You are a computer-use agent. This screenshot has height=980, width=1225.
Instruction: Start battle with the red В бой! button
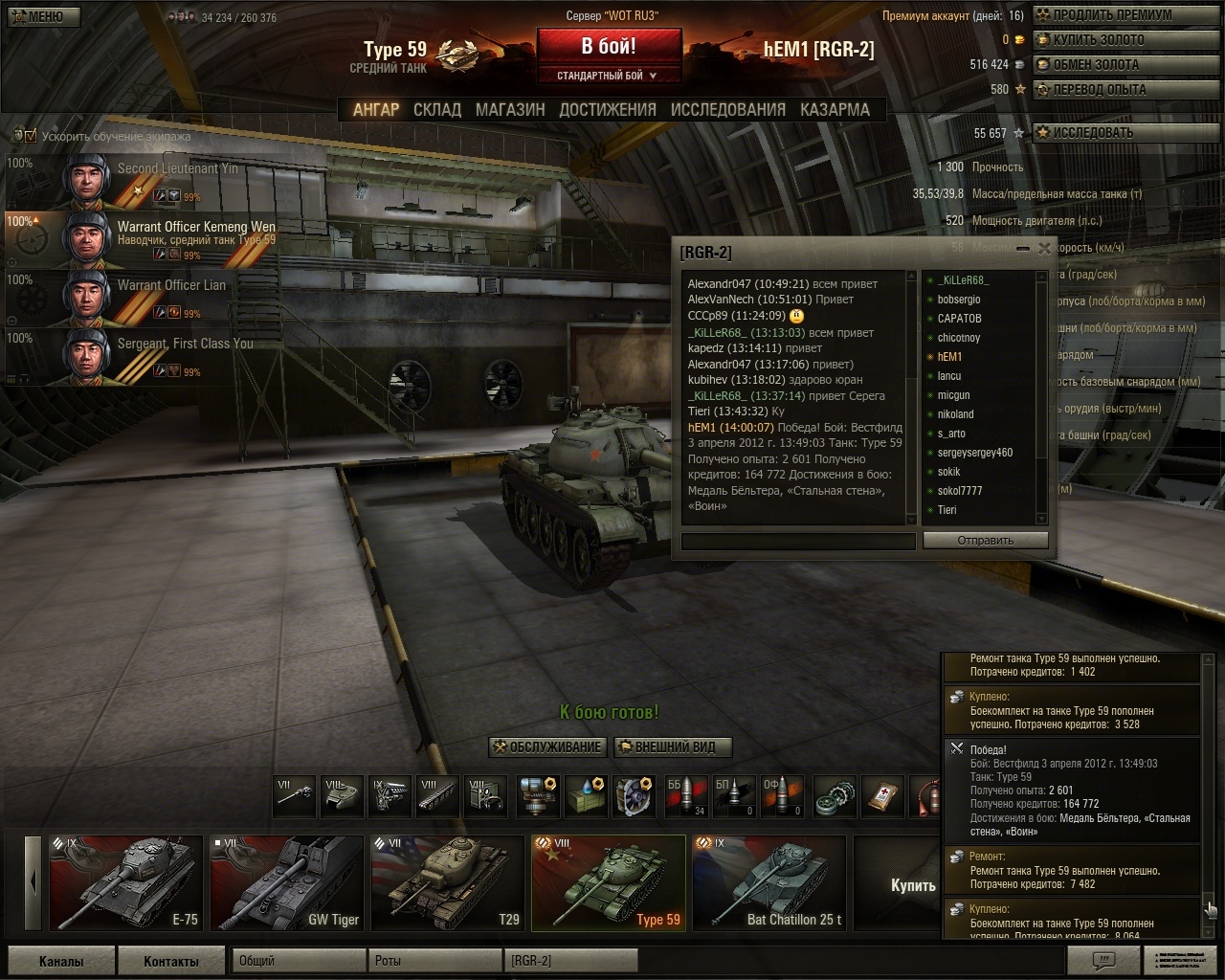(x=609, y=46)
